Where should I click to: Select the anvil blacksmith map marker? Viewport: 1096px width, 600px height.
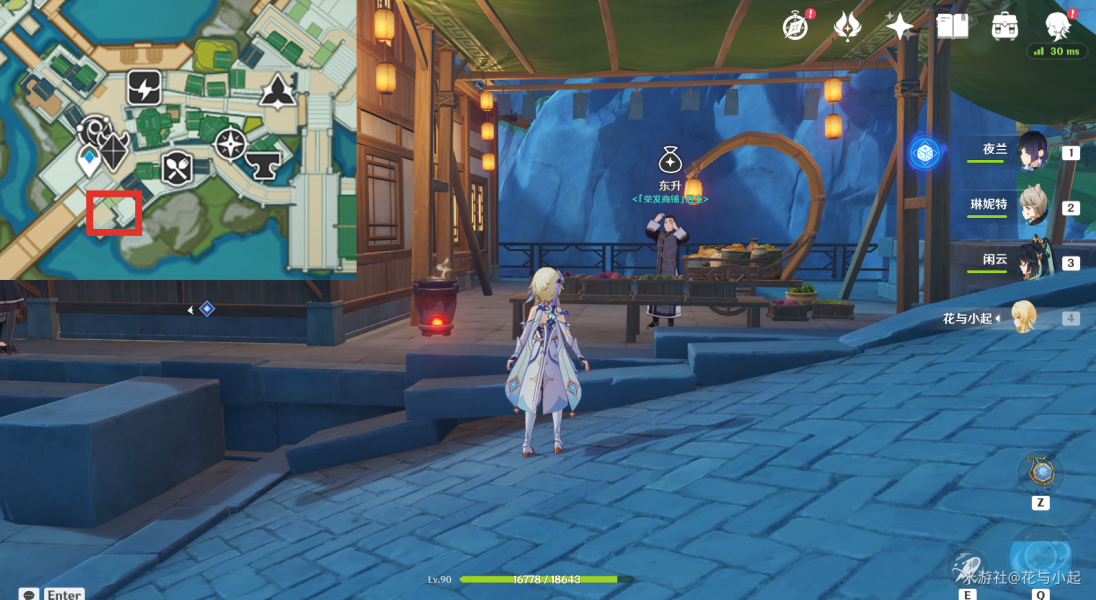coord(263,164)
